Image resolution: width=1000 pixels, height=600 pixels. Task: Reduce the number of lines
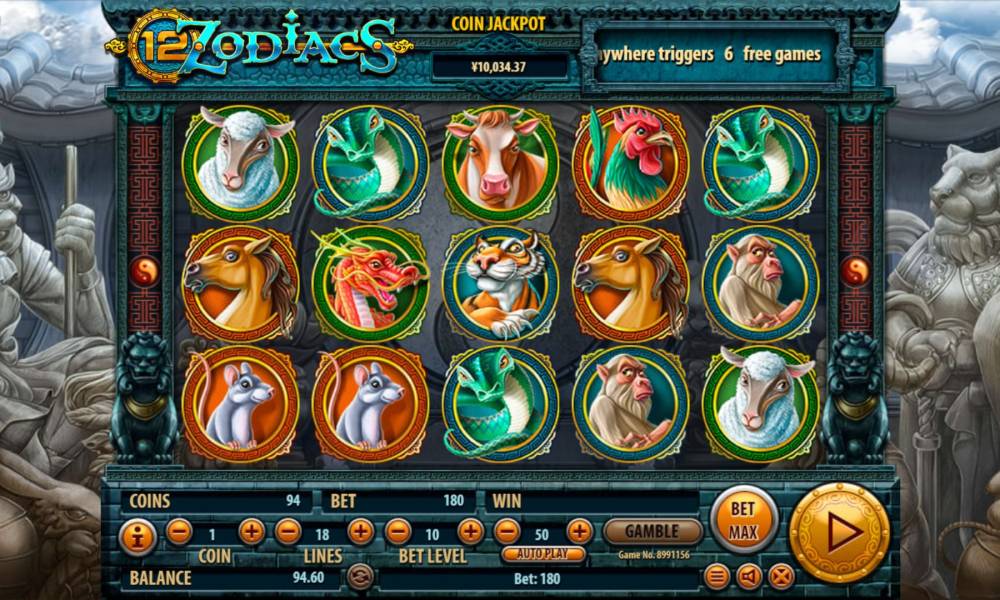tap(288, 532)
